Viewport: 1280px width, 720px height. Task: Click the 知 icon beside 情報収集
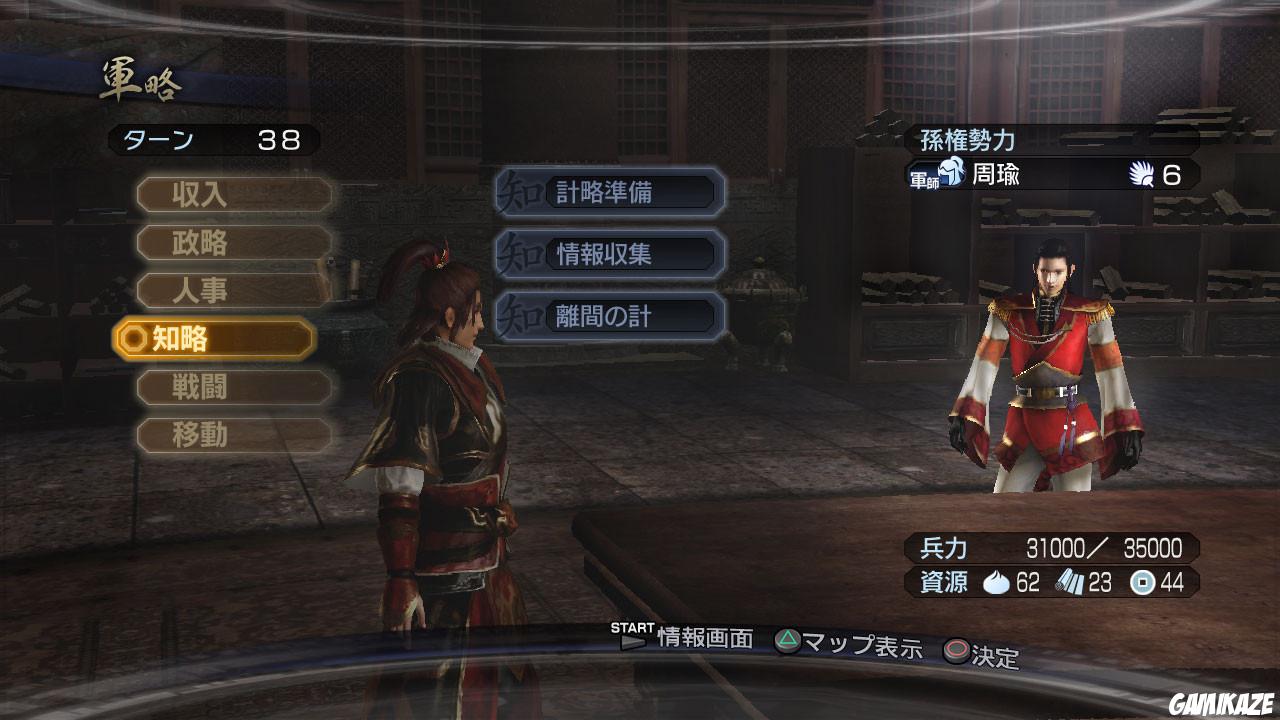520,254
